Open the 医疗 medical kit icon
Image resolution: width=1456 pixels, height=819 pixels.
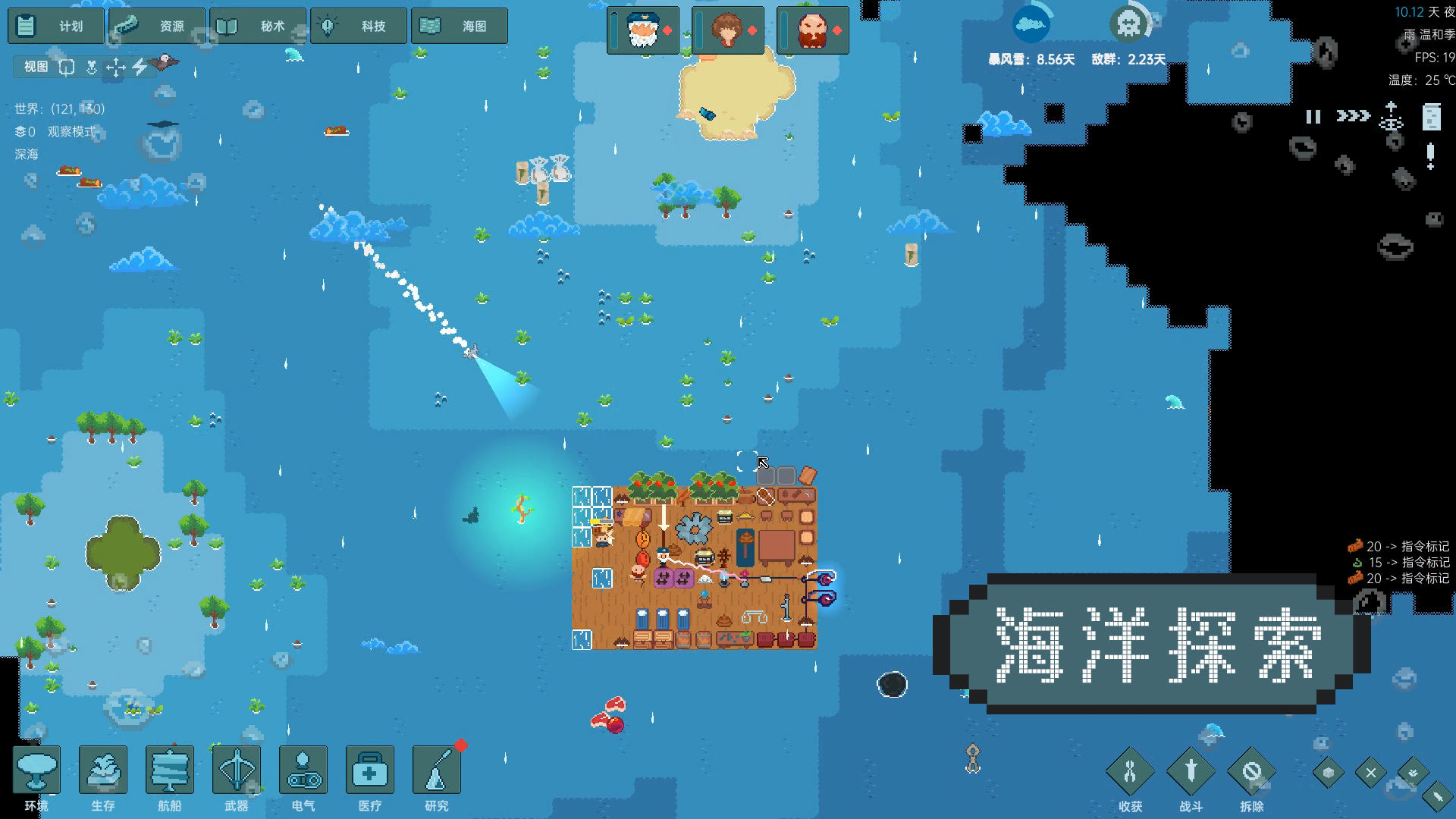coord(369,770)
